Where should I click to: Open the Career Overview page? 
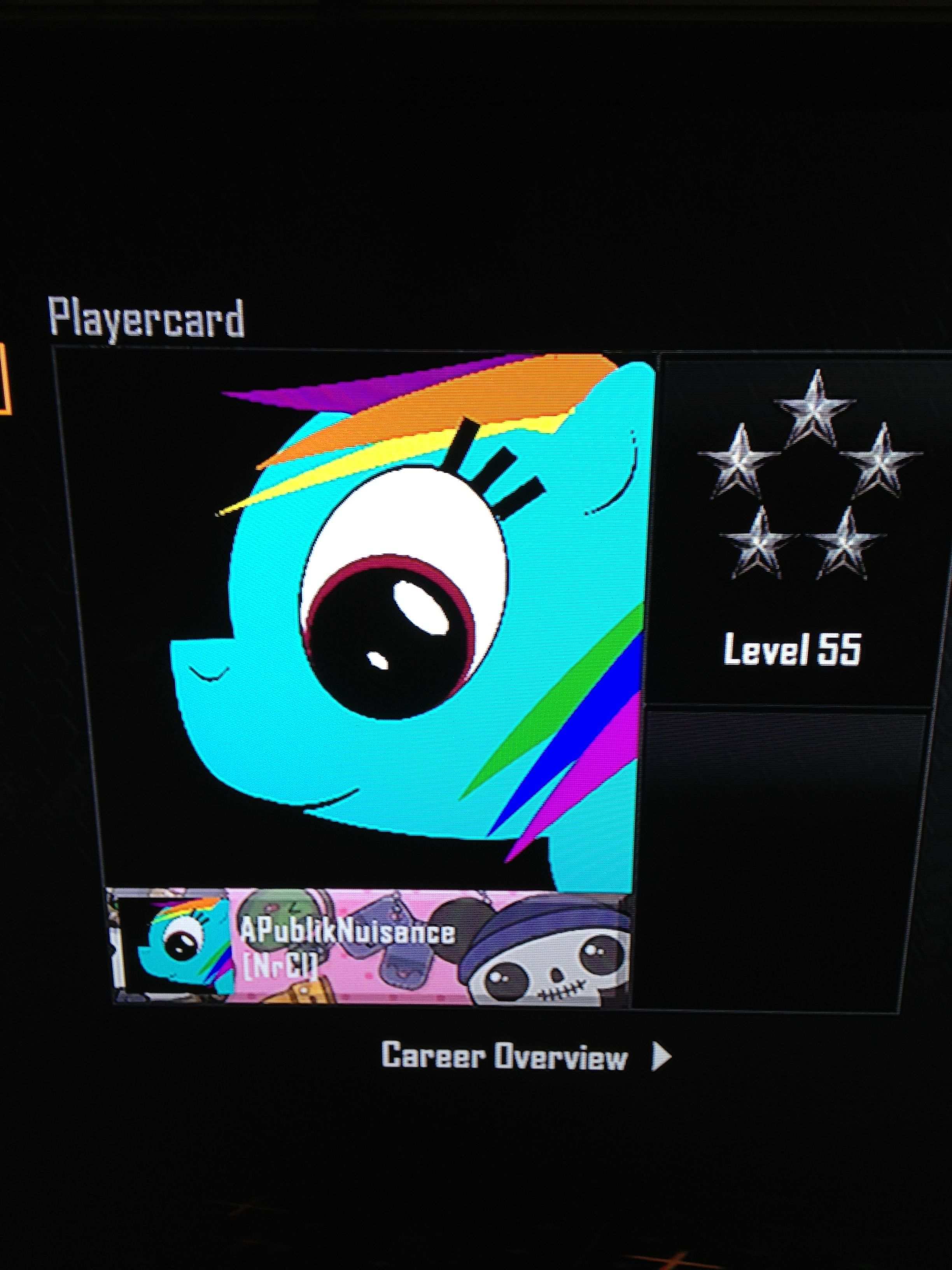[525, 1055]
